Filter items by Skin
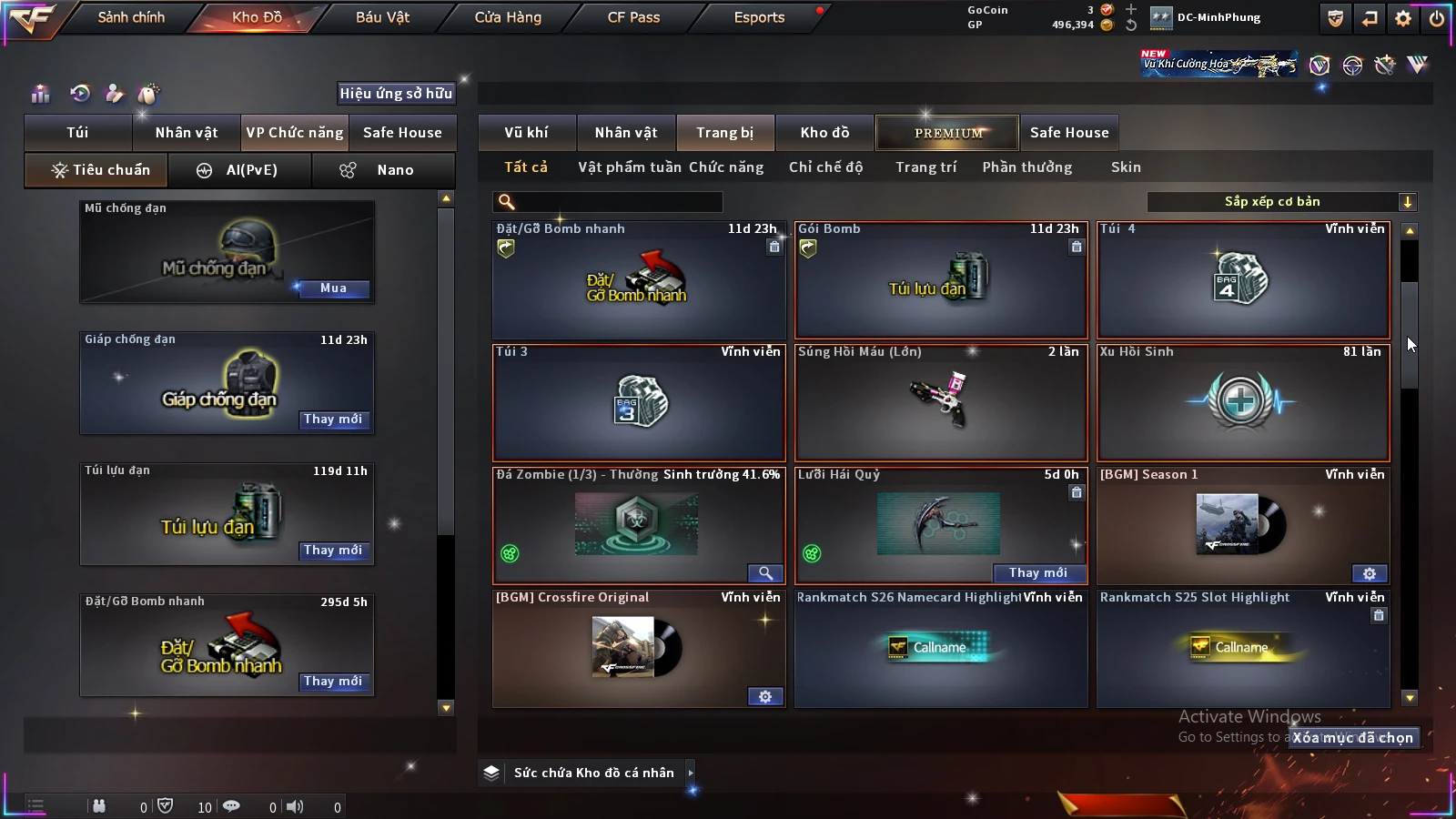The image size is (1456, 819). (x=1126, y=167)
